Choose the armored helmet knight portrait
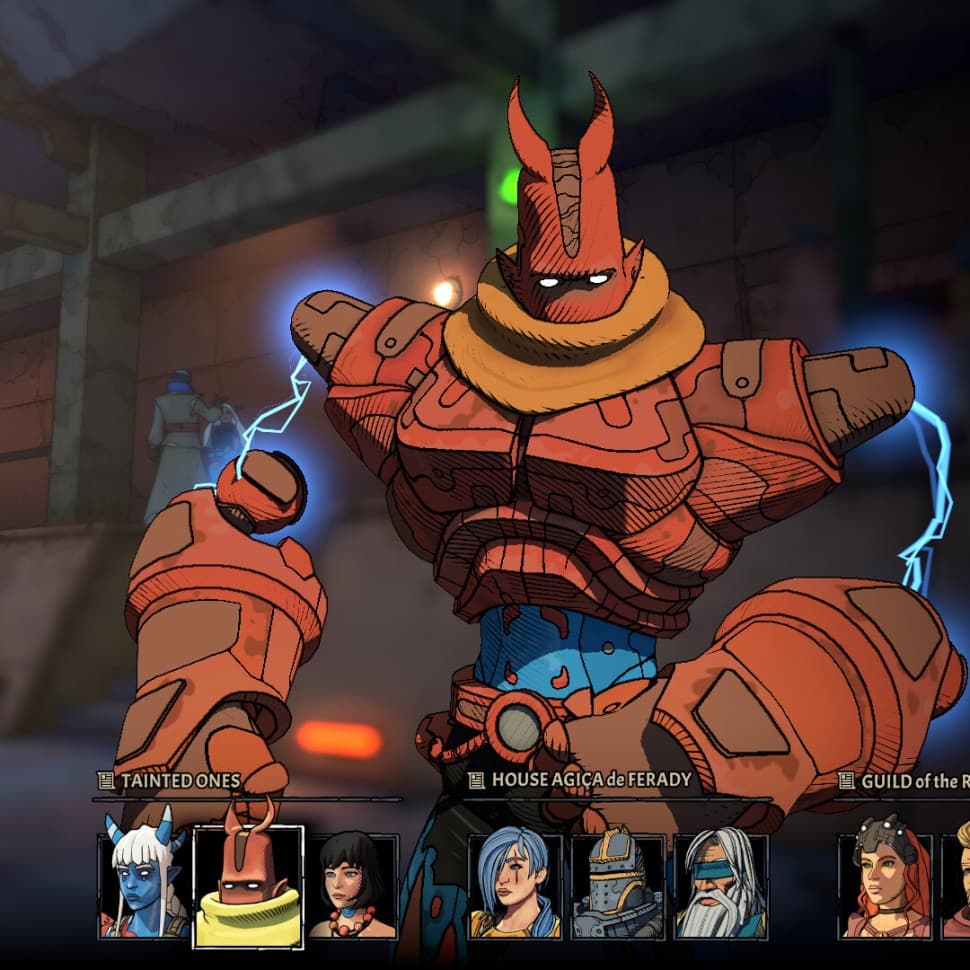This screenshot has height=970, width=970. coord(617,885)
